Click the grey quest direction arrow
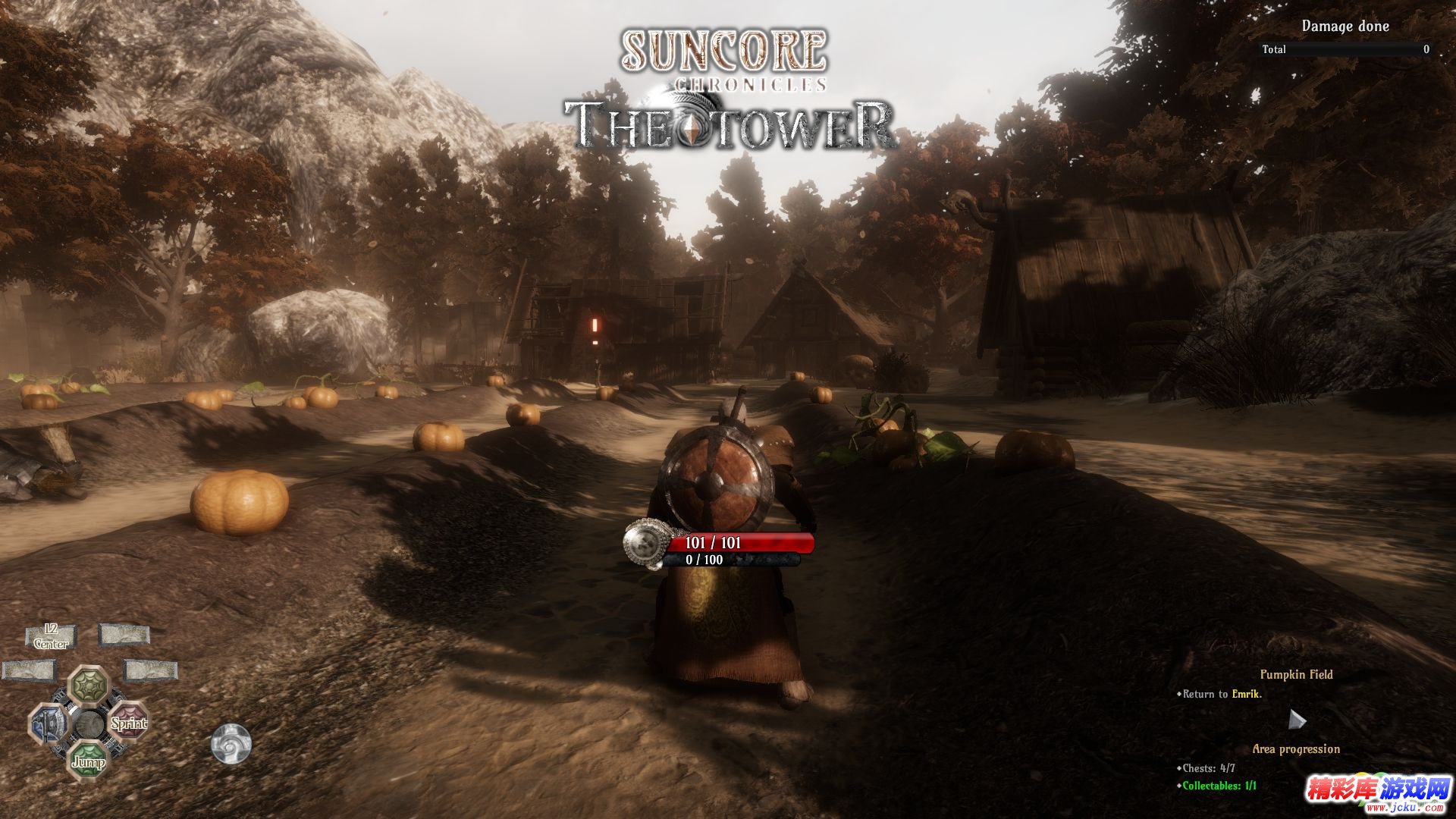 coord(1297,719)
